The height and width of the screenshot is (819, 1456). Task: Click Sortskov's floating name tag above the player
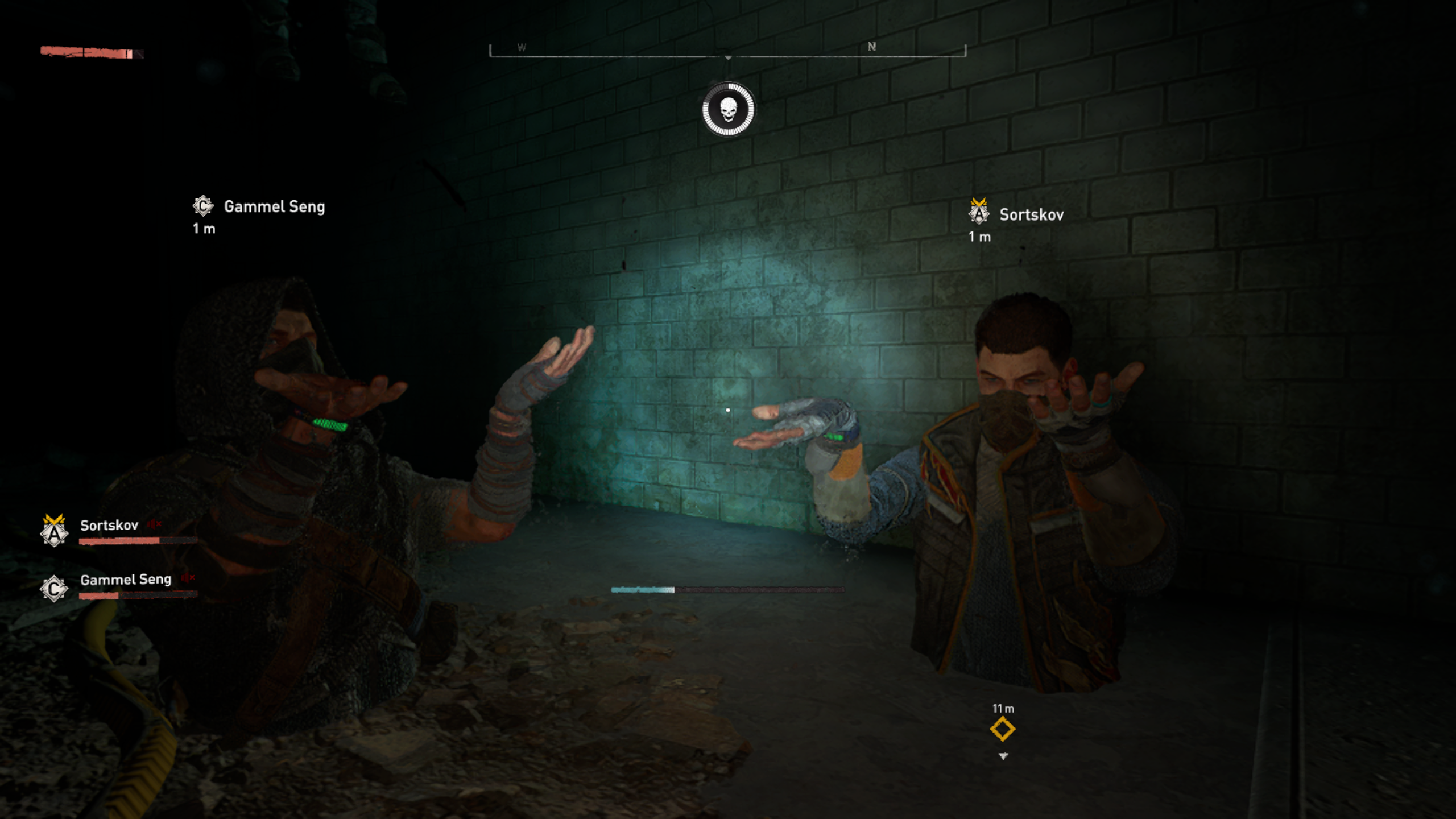pos(1031,215)
